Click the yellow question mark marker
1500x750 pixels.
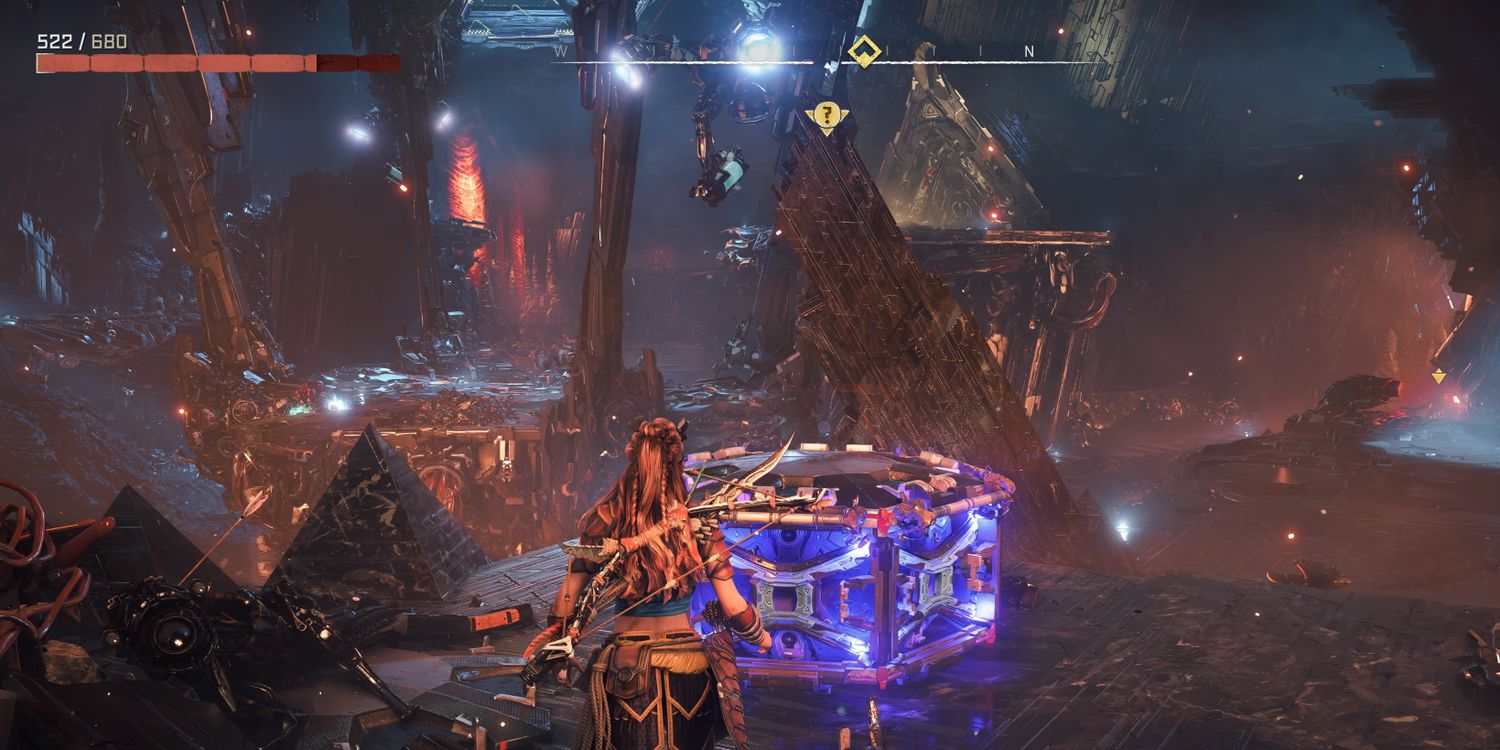tap(825, 116)
